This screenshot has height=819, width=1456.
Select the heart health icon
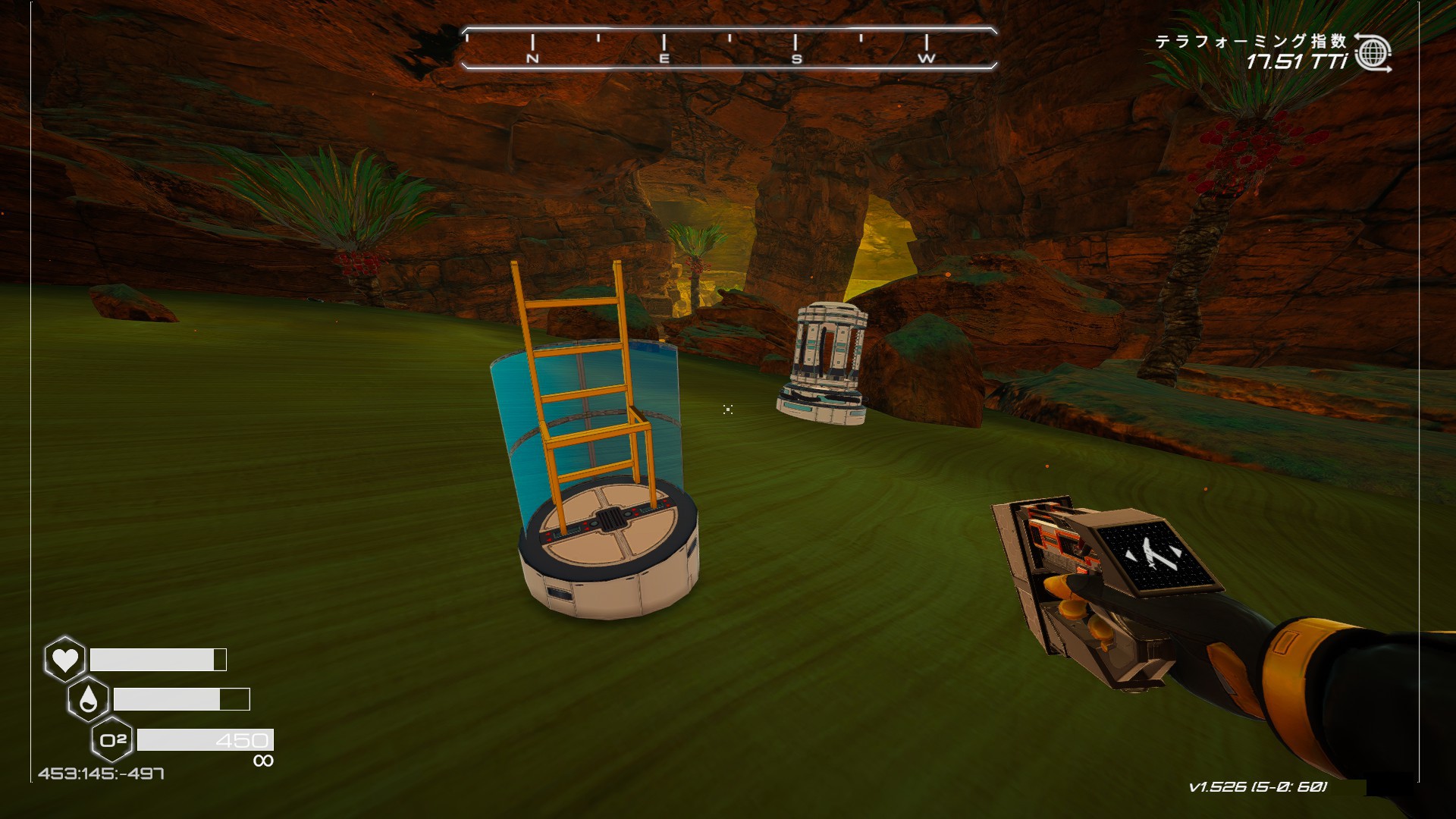[65, 659]
